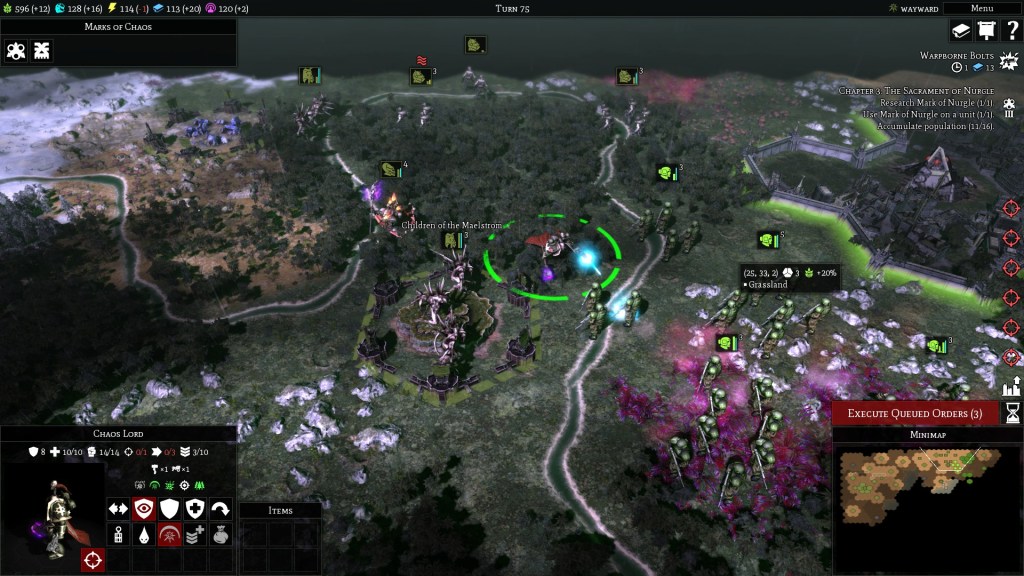Select the chevrons with plus level-up icon
Viewport: 1024px width, 576px height.
coord(196,535)
